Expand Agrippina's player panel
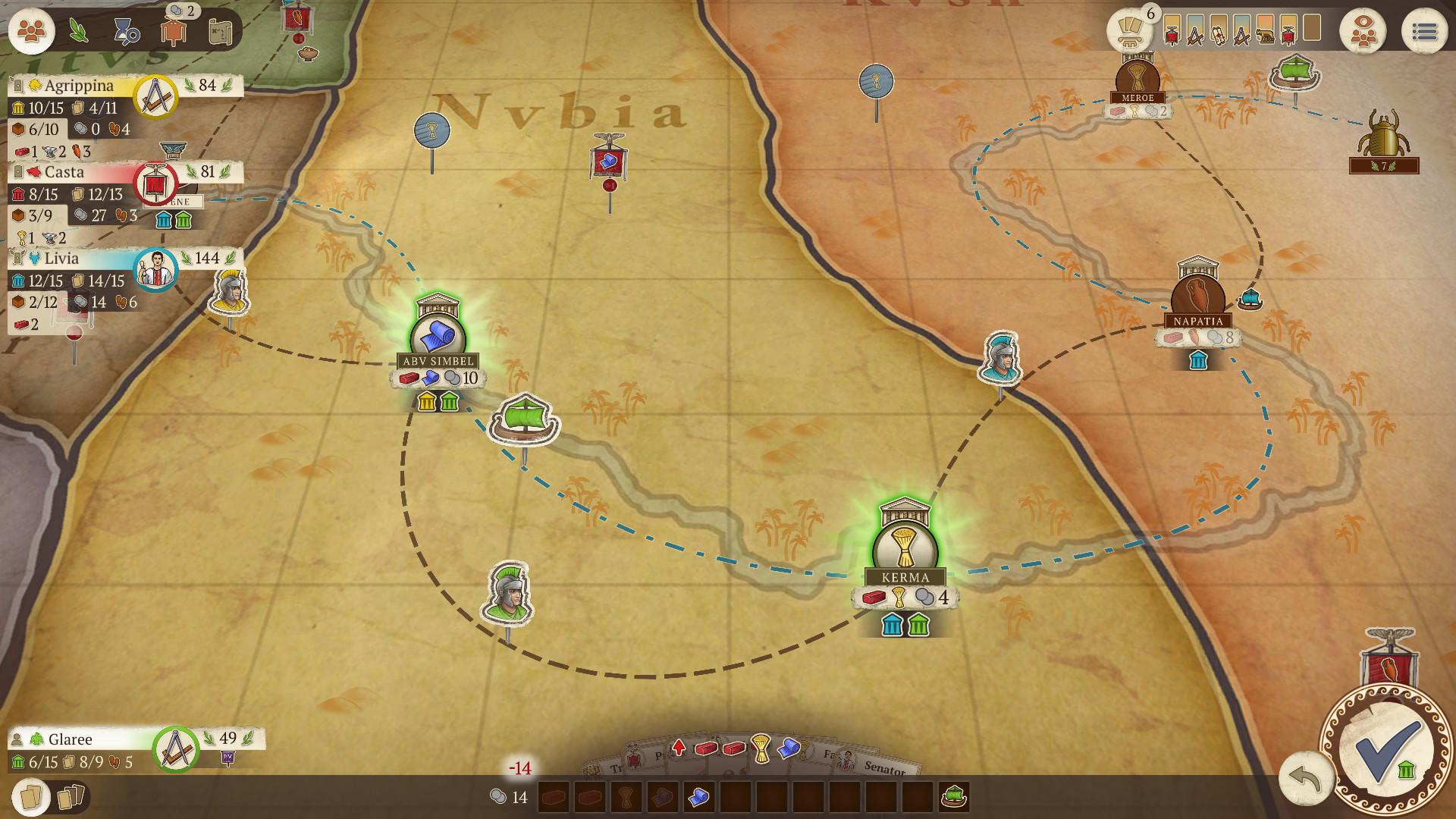1456x819 pixels. click(x=76, y=86)
